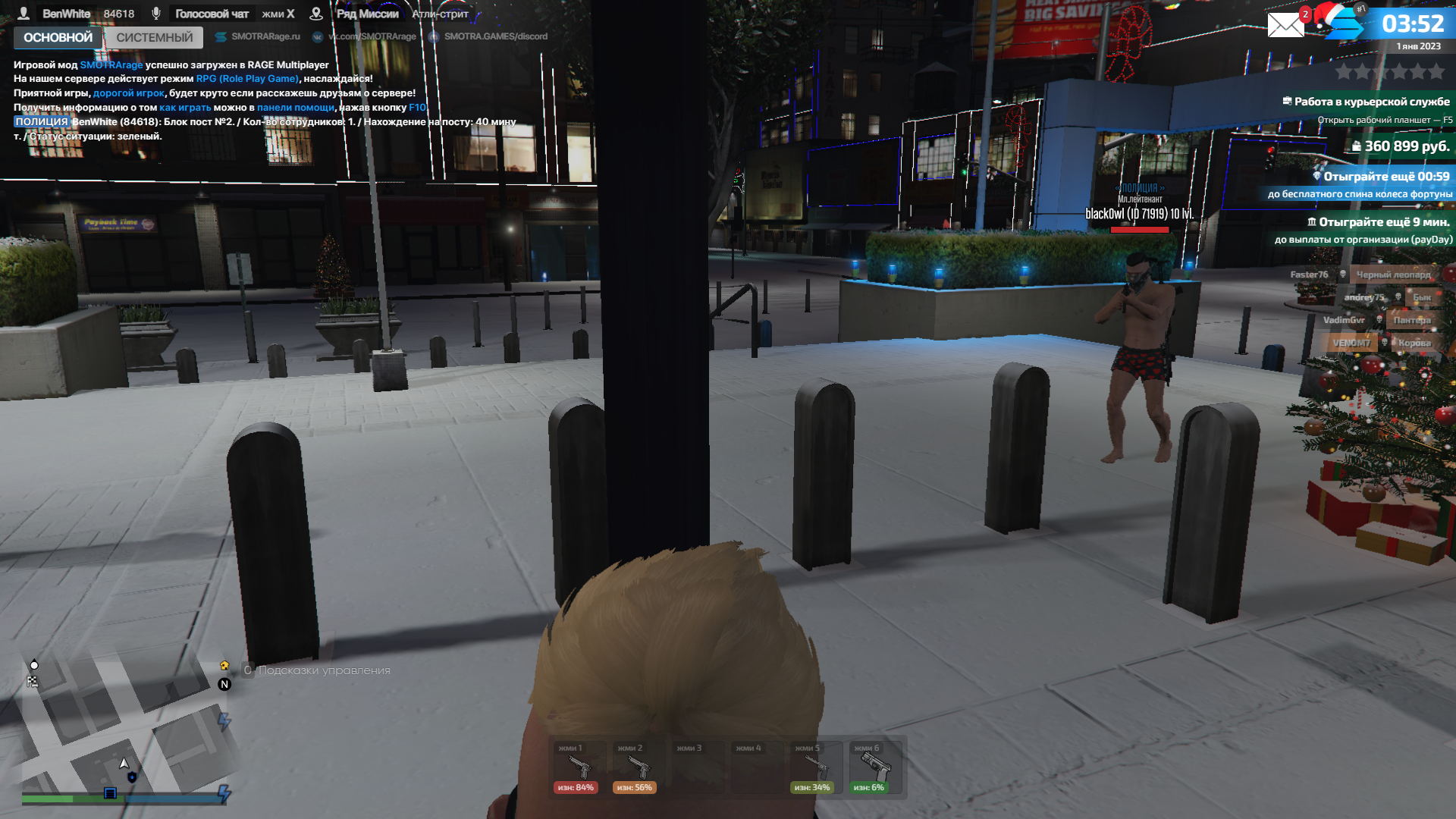Switch to the ОСНОВНОЙ chat tab
Screen dimensions: 1456x819
[x=58, y=37]
